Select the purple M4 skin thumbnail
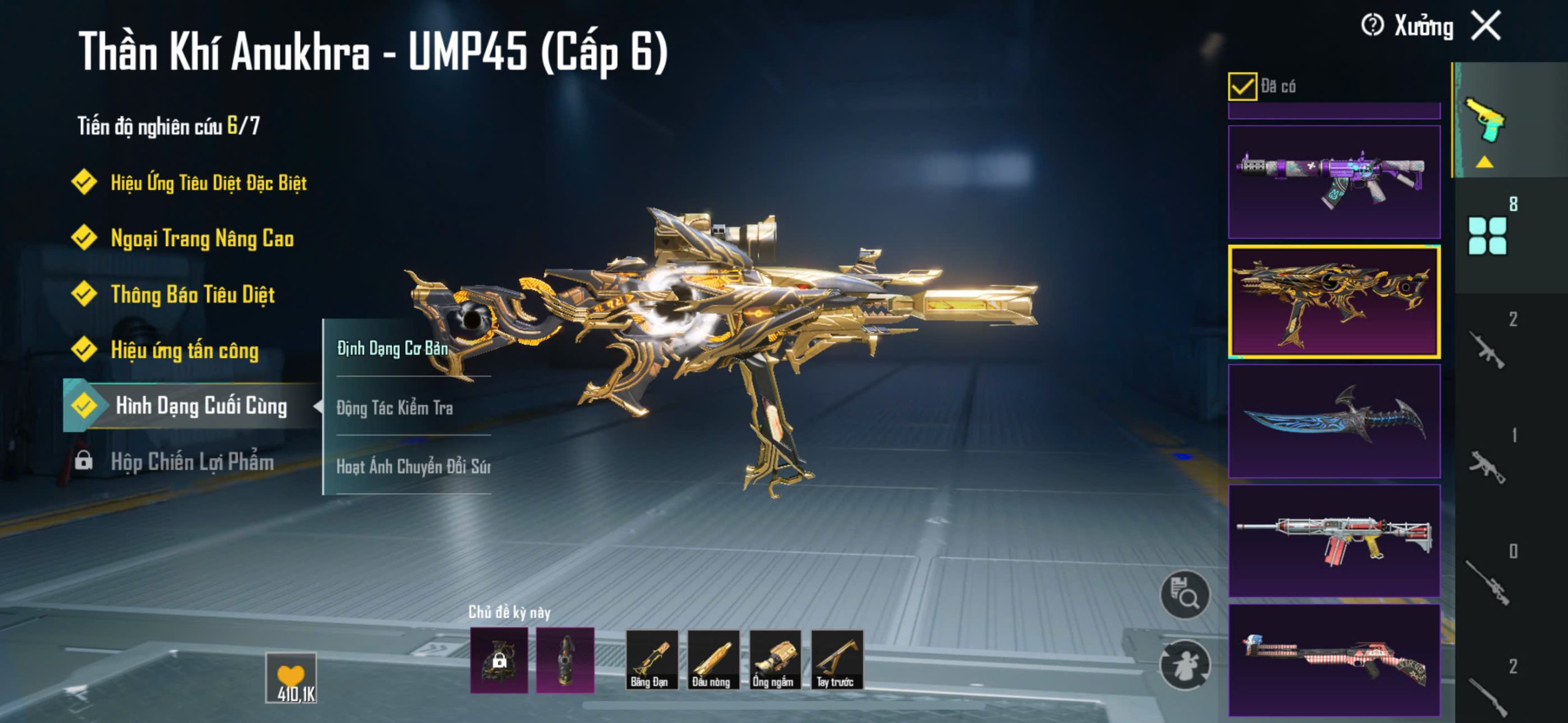The height and width of the screenshot is (723, 1568). coord(1334,182)
